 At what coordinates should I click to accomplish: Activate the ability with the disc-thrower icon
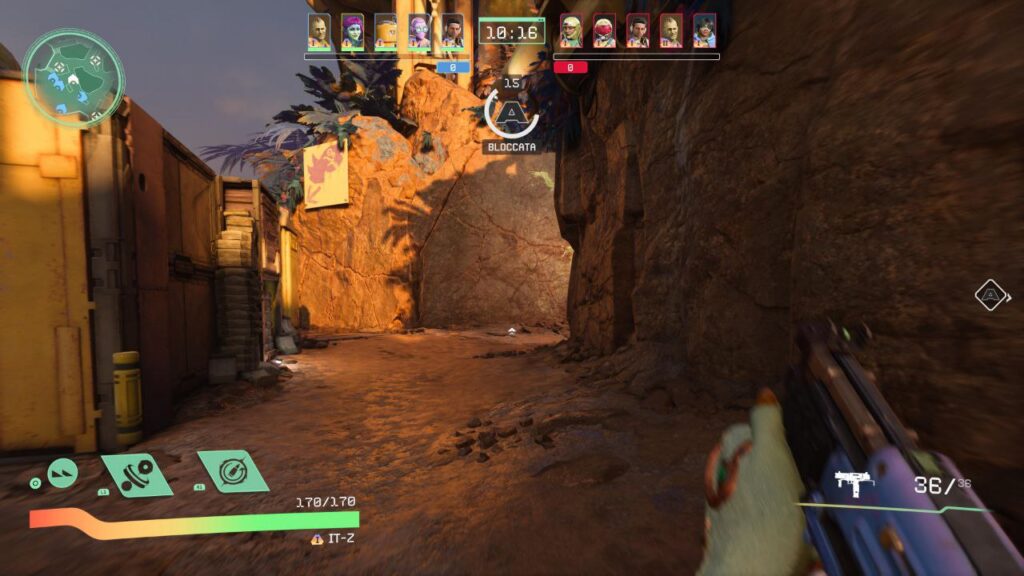(x=137, y=474)
